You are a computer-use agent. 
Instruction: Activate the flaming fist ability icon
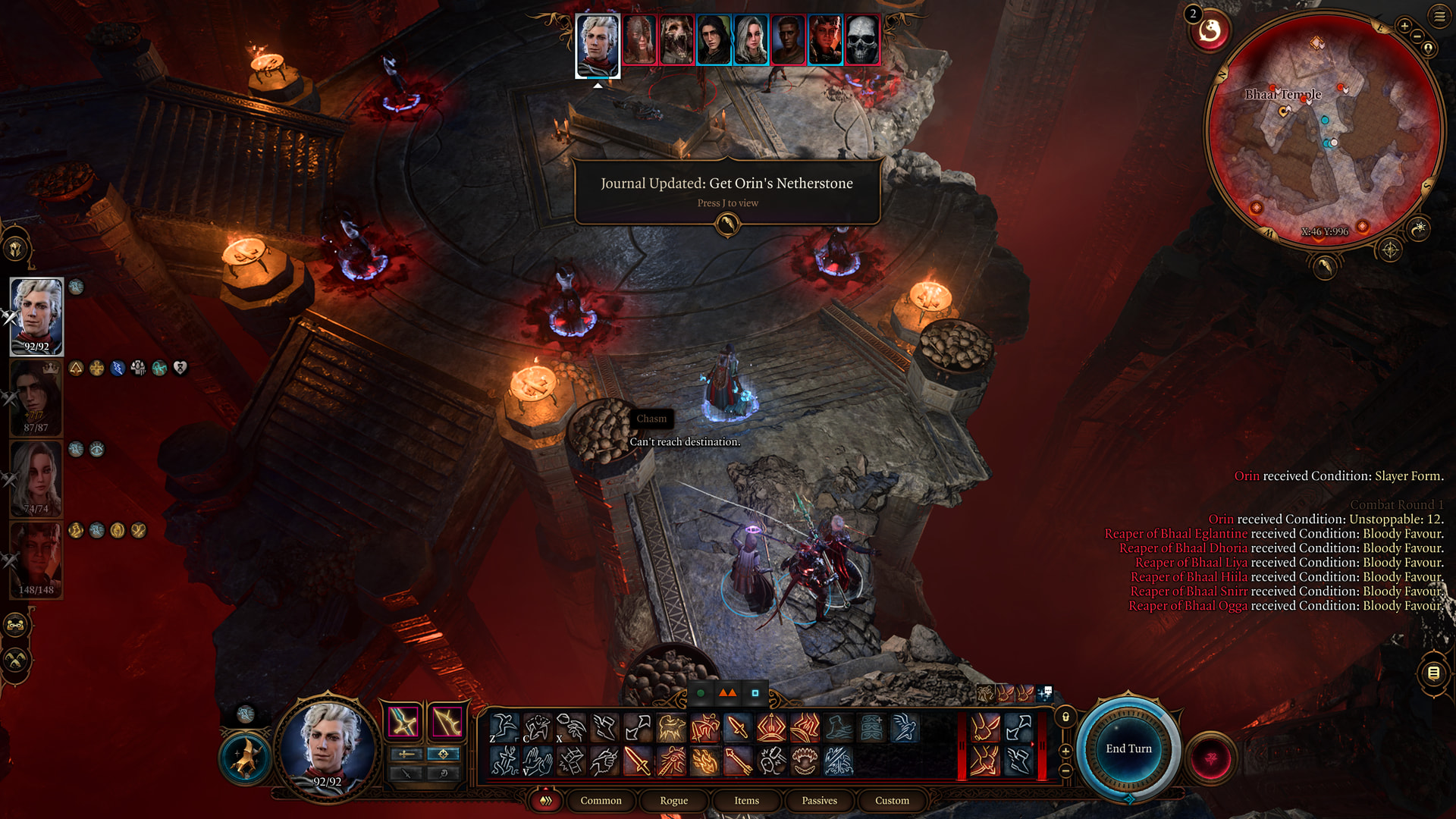704,761
